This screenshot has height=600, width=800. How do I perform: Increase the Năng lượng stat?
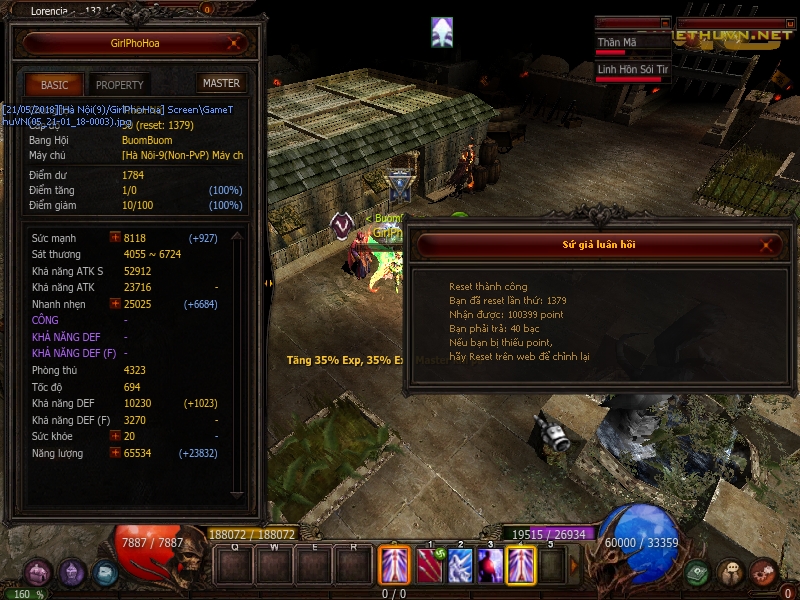[115, 453]
